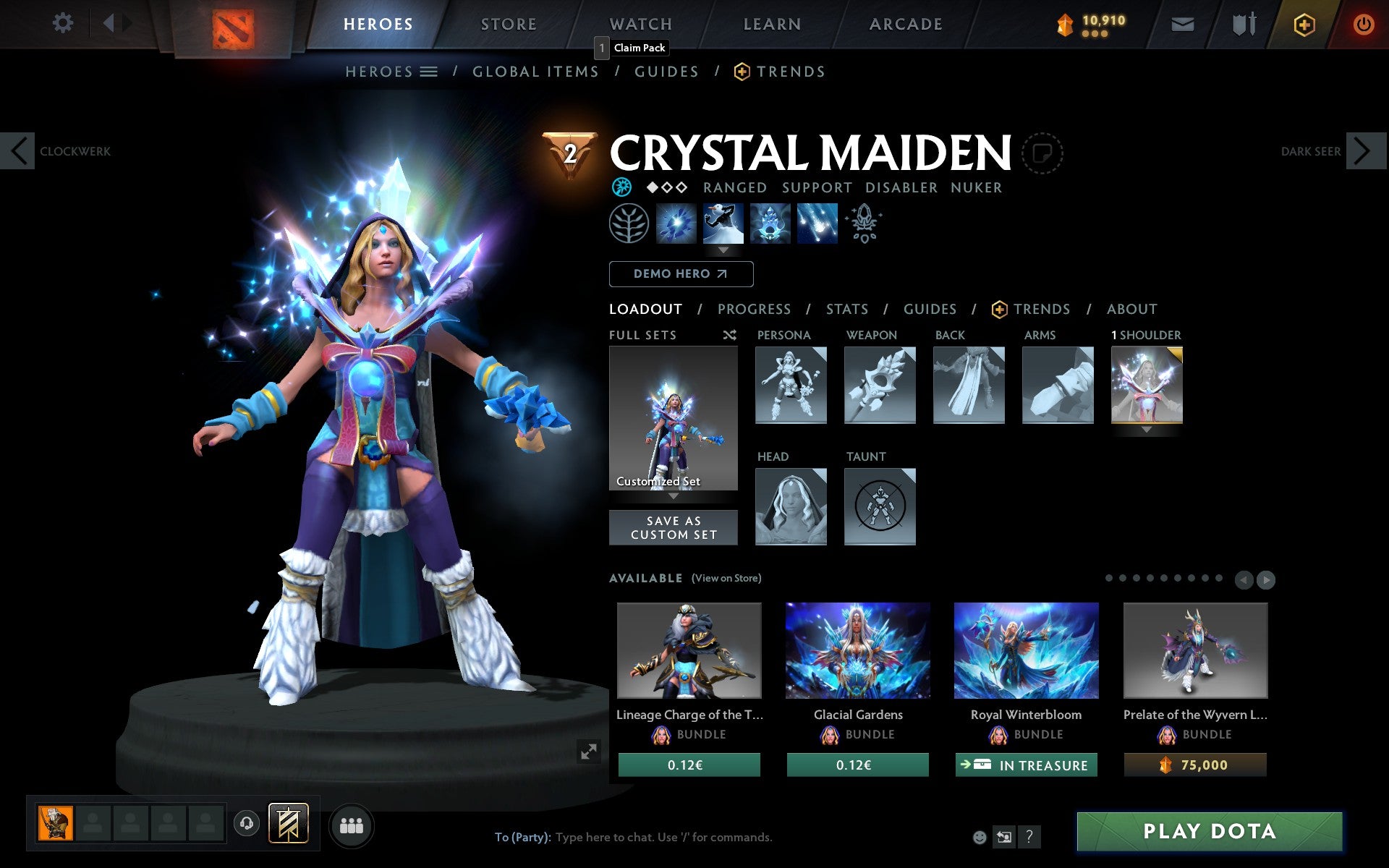The width and height of the screenshot is (1389, 868).
Task: Open the View on Store link
Action: click(x=726, y=578)
